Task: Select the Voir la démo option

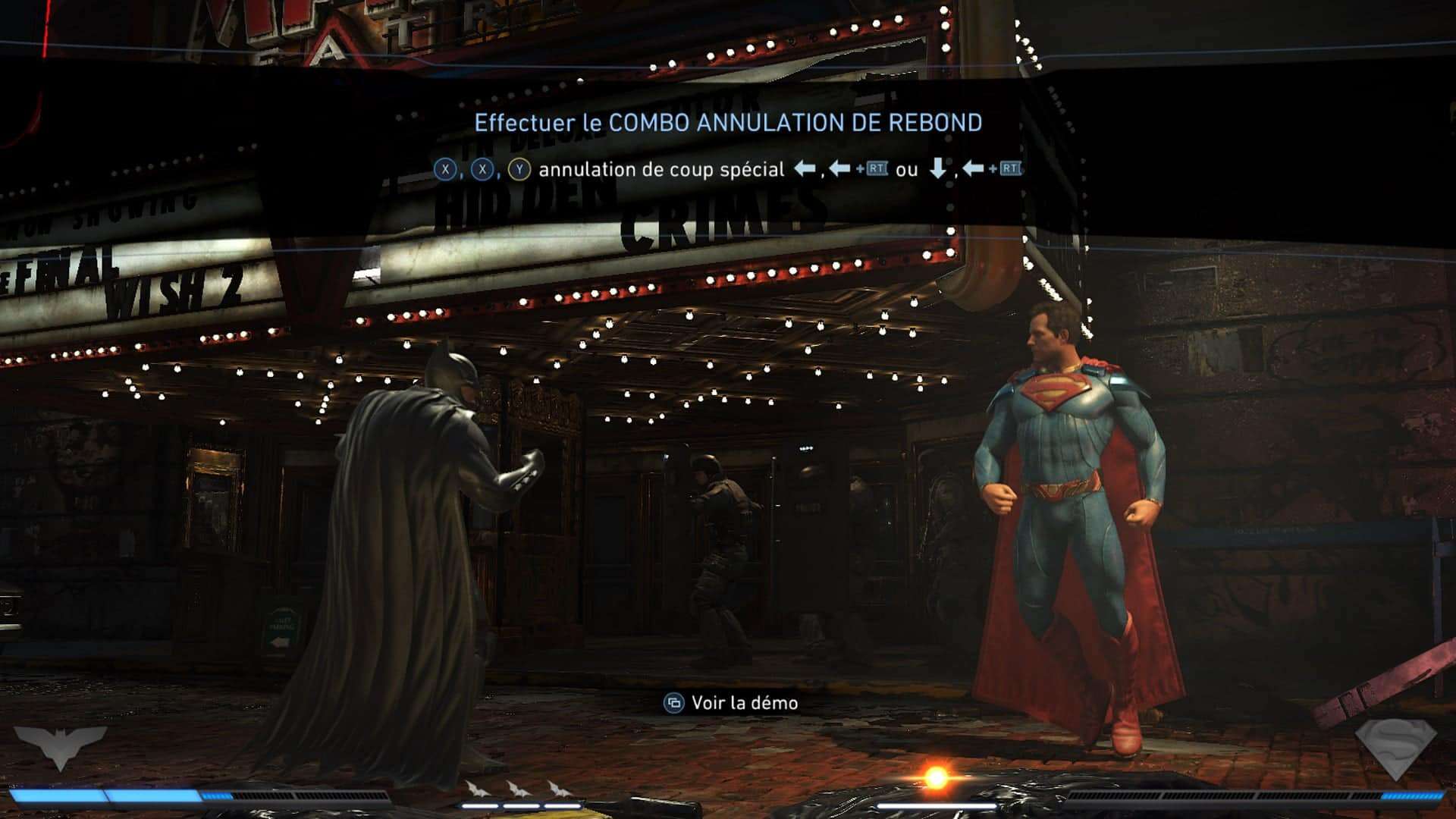Action: 731,703
